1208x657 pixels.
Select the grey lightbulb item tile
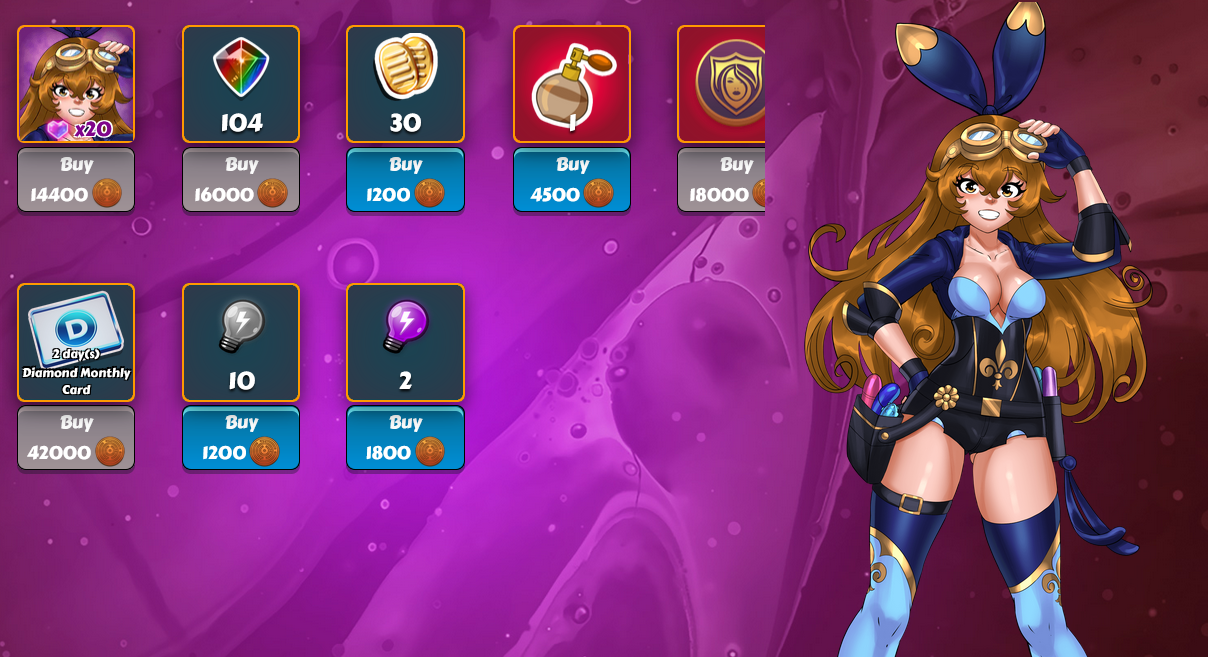(x=241, y=342)
